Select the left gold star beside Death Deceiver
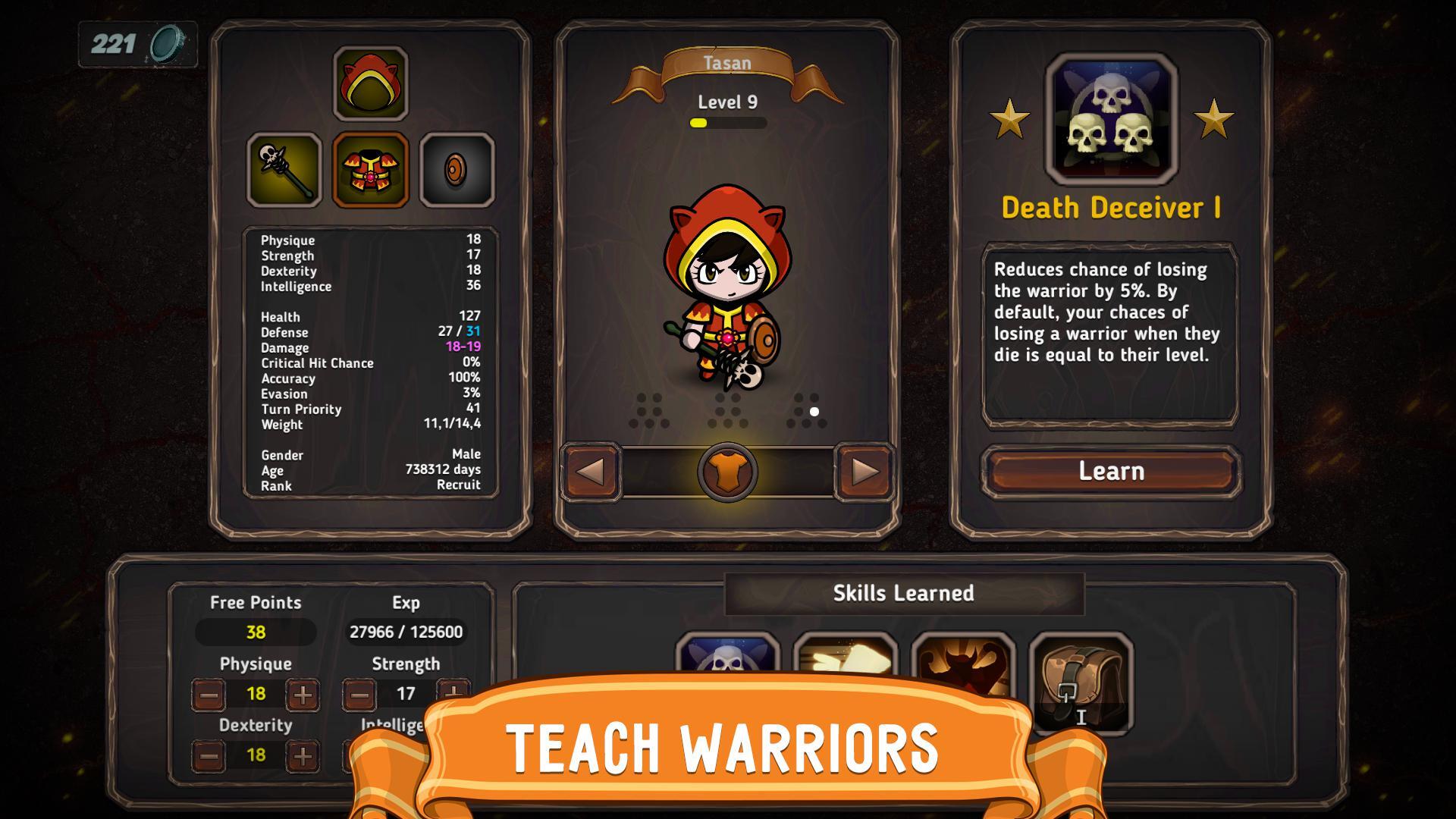This screenshot has height=819, width=1456. tap(1009, 118)
